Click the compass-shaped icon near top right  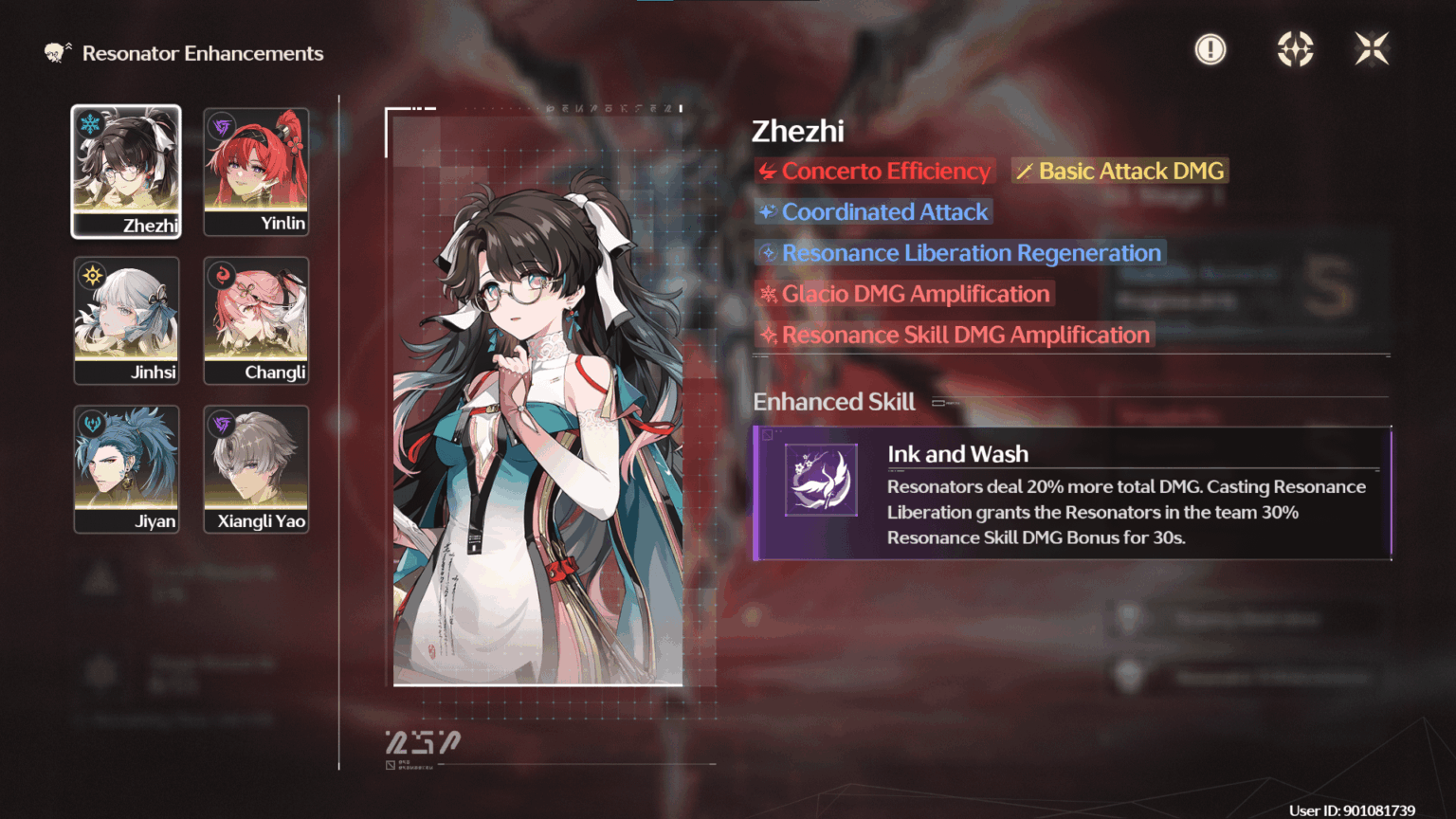pyautogui.click(x=1295, y=48)
